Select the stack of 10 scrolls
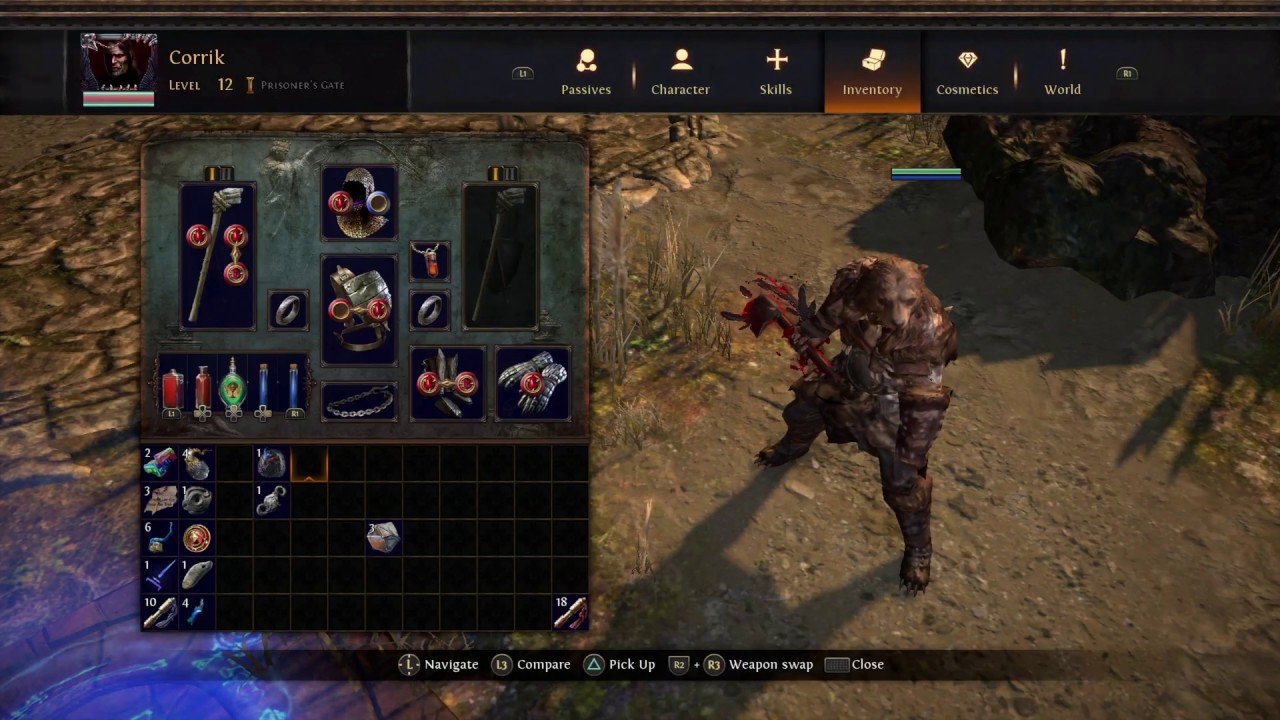The width and height of the screenshot is (1280, 720). click(x=159, y=611)
